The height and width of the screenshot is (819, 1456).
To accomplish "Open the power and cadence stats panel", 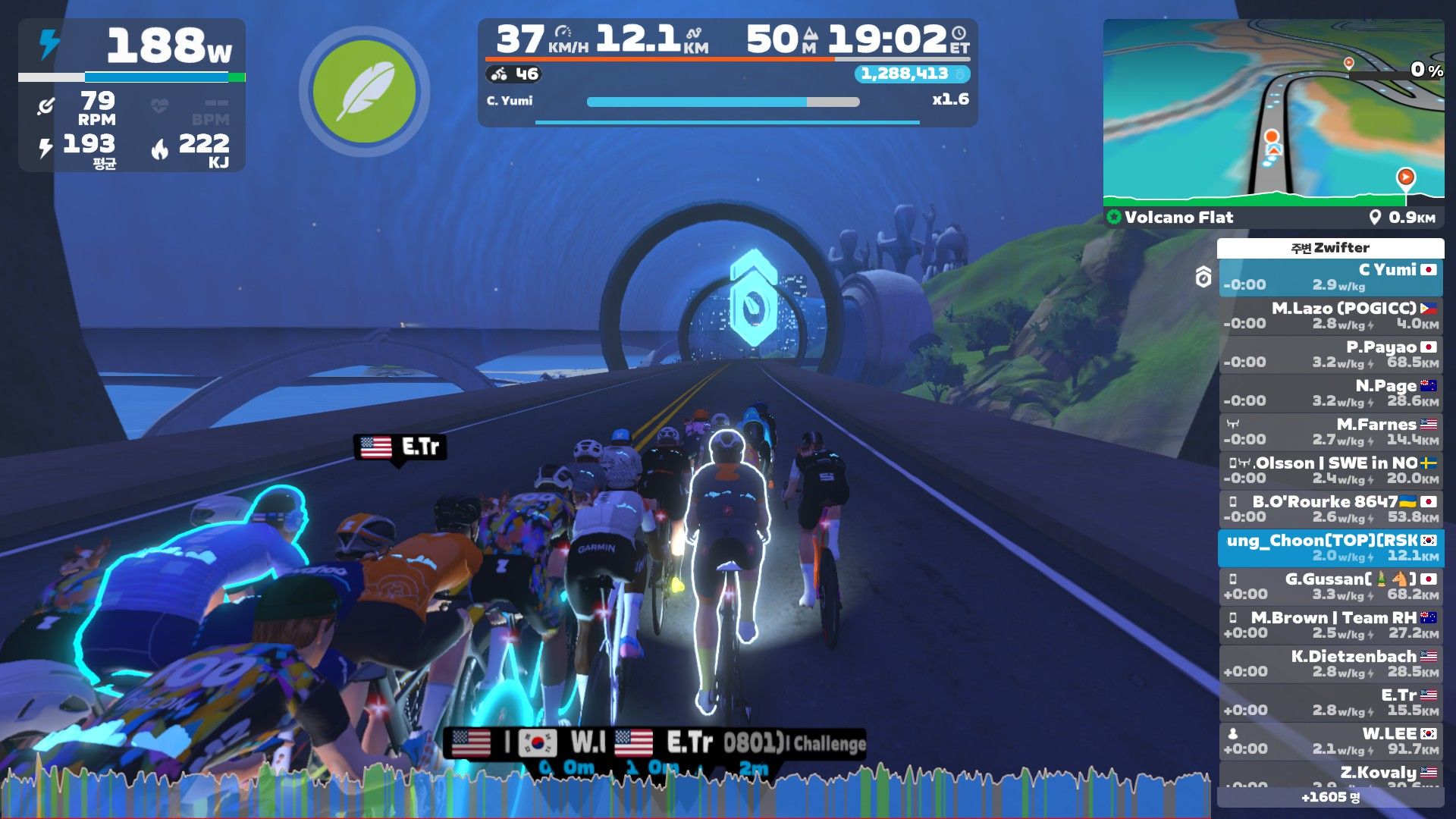I will pyautogui.click(x=132, y=96).
